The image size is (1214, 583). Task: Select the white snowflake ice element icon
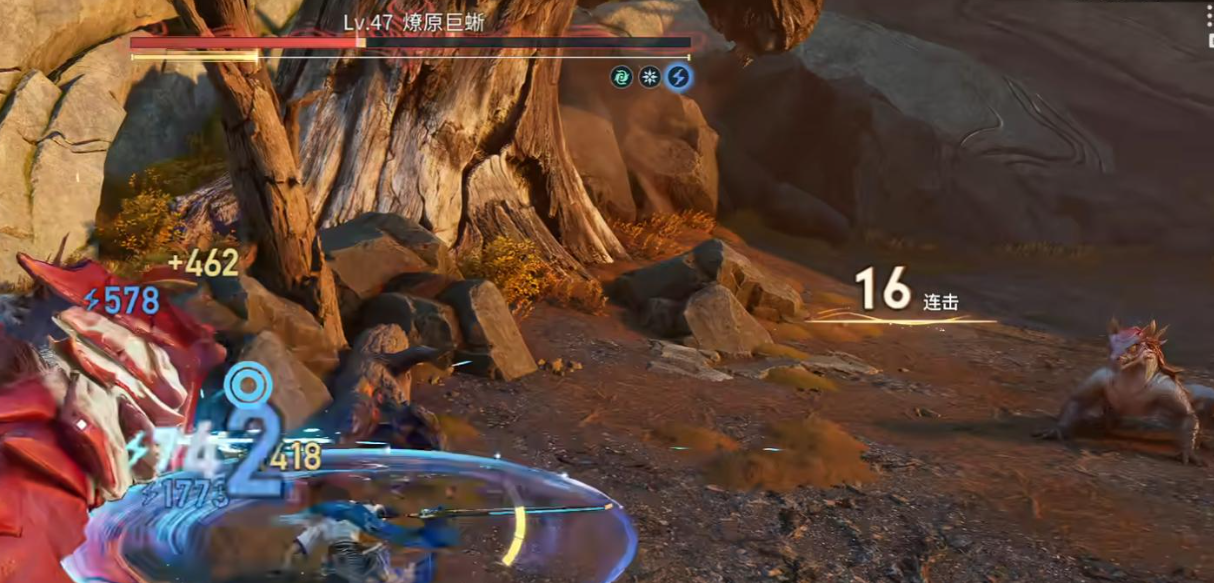click(650, 76)
